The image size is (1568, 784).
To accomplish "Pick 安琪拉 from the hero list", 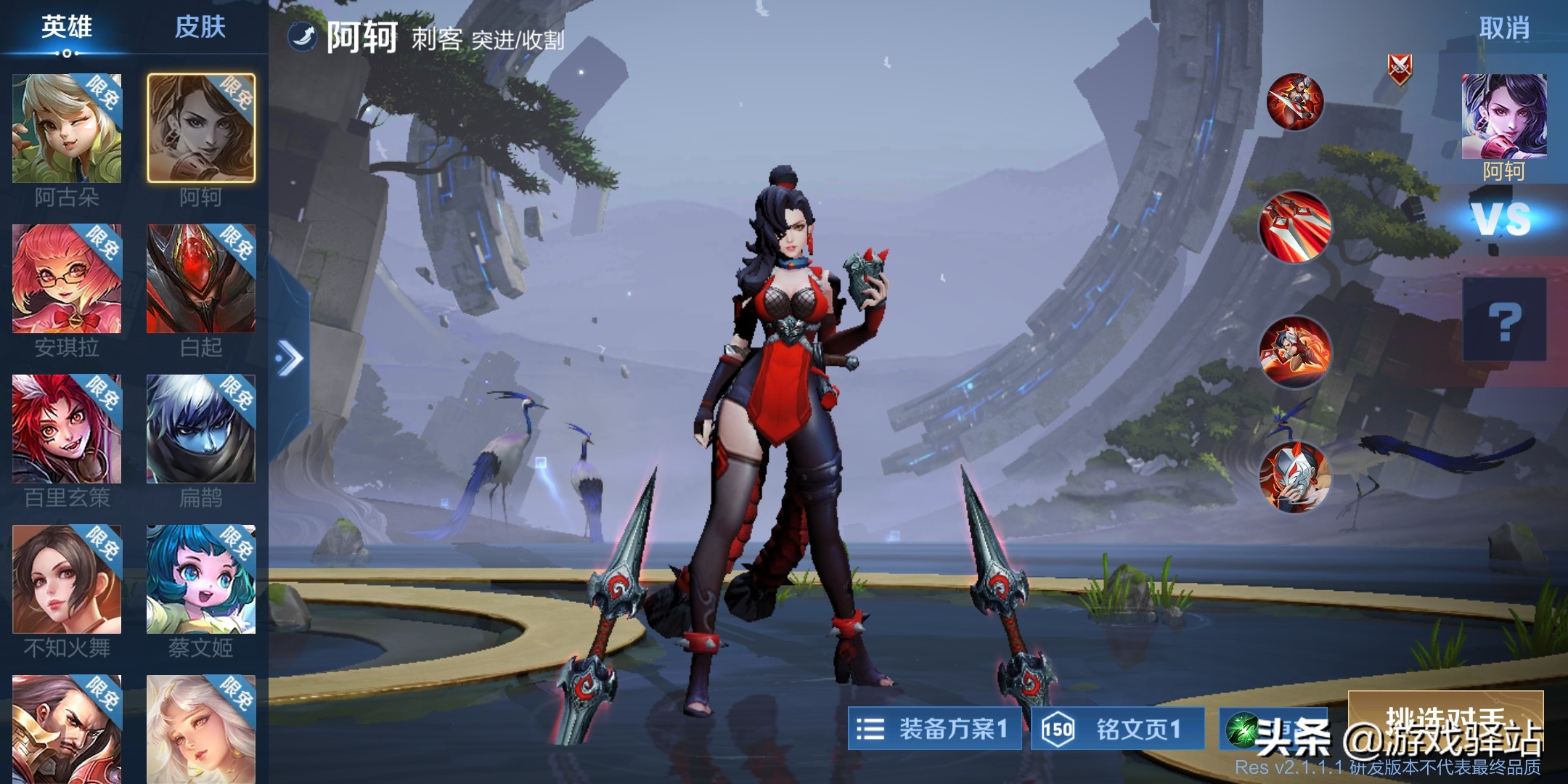I will point(67,279).
